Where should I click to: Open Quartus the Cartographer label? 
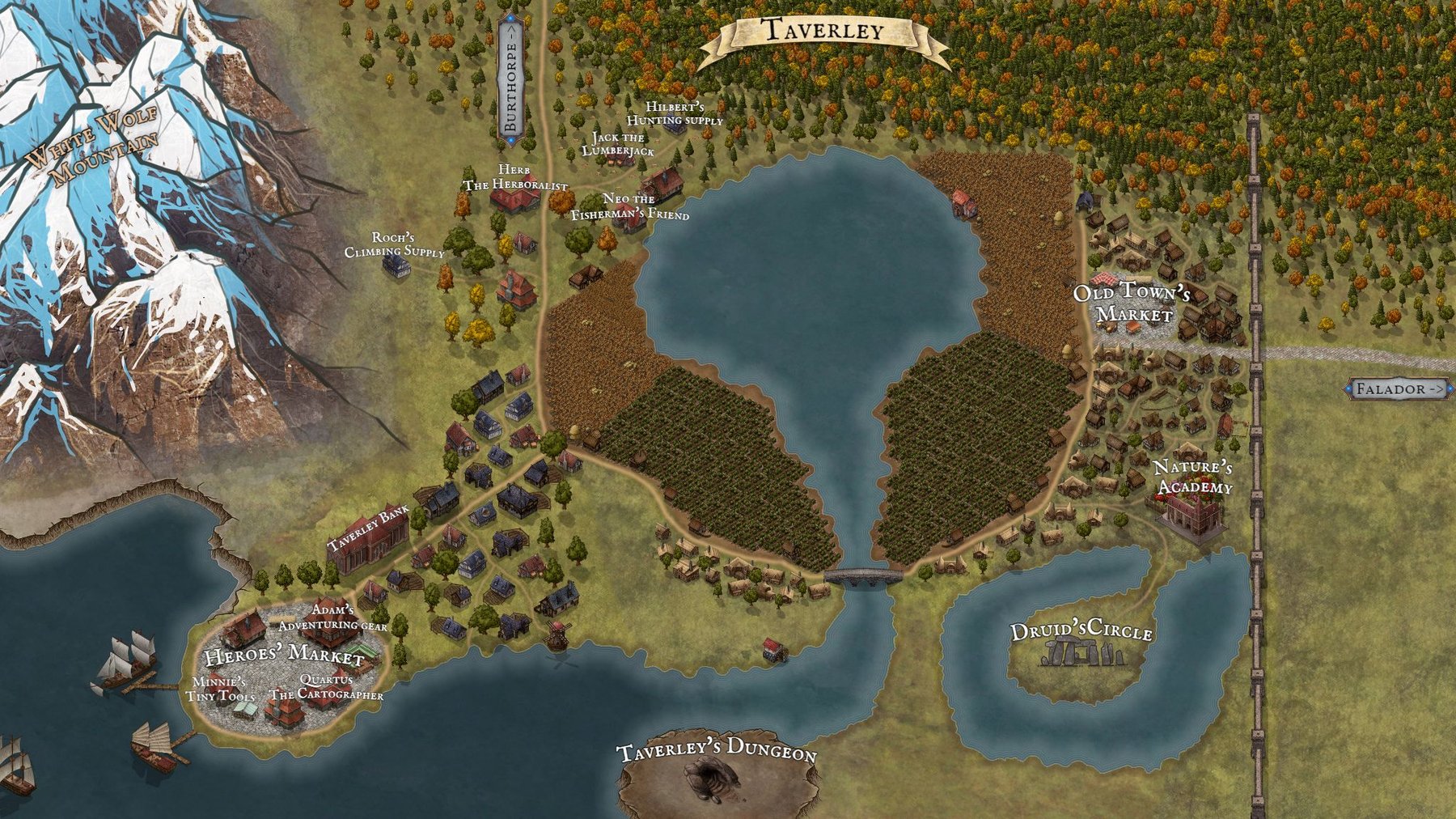click(326, 688)
